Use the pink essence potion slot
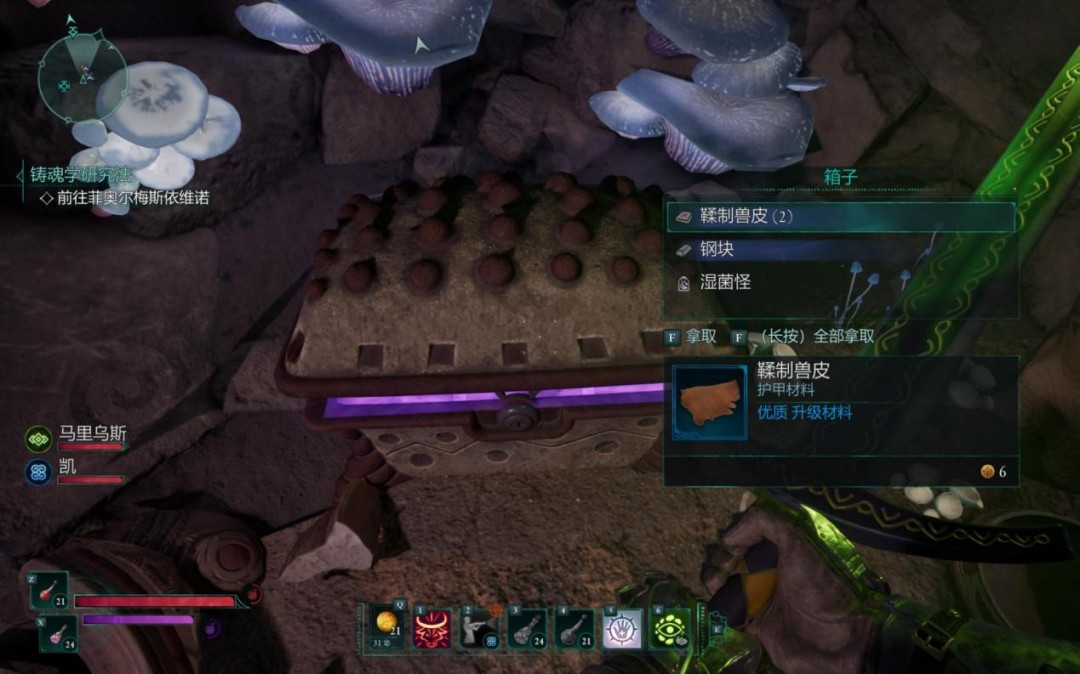Screen dimensions: 1080x674 click(58, 633)
